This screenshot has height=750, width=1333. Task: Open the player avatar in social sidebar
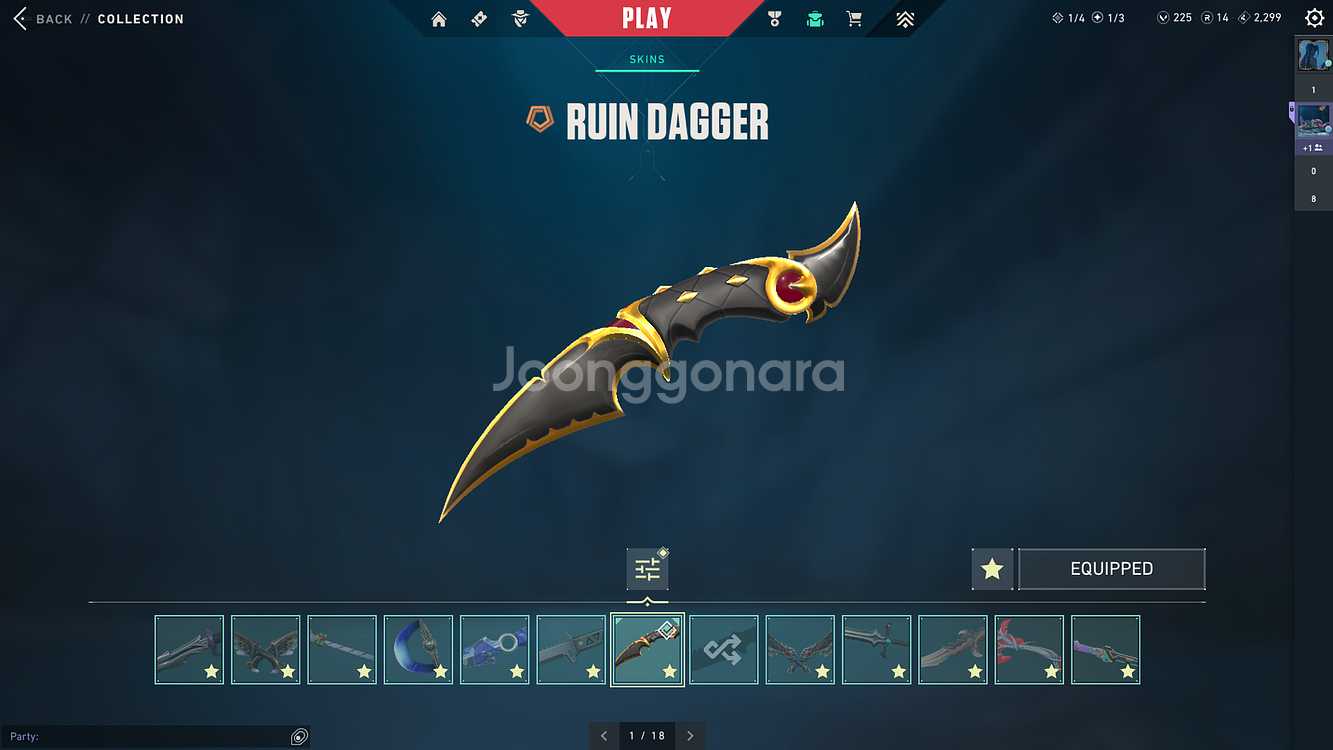pyautogui.click(x=1313, y=55)
